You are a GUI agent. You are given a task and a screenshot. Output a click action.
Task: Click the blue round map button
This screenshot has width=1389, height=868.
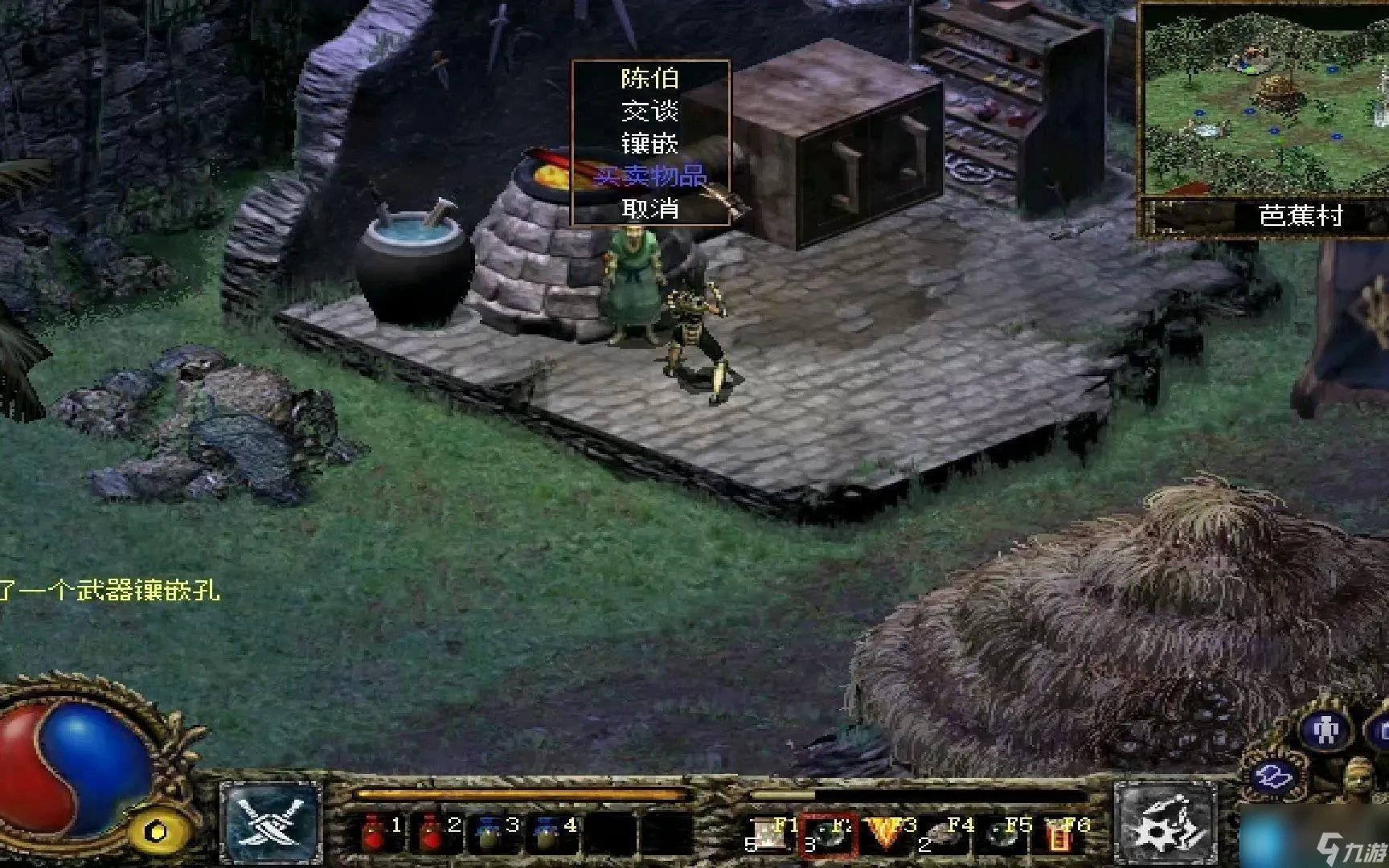1276,777
